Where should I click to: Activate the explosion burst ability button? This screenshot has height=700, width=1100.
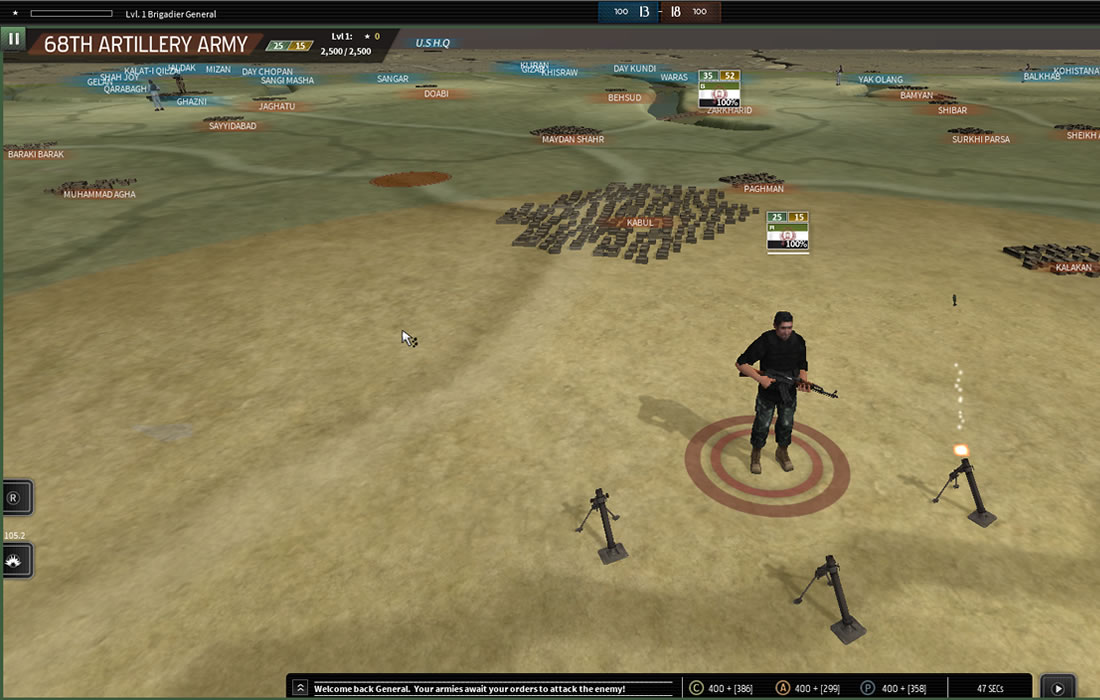point(14,561)
